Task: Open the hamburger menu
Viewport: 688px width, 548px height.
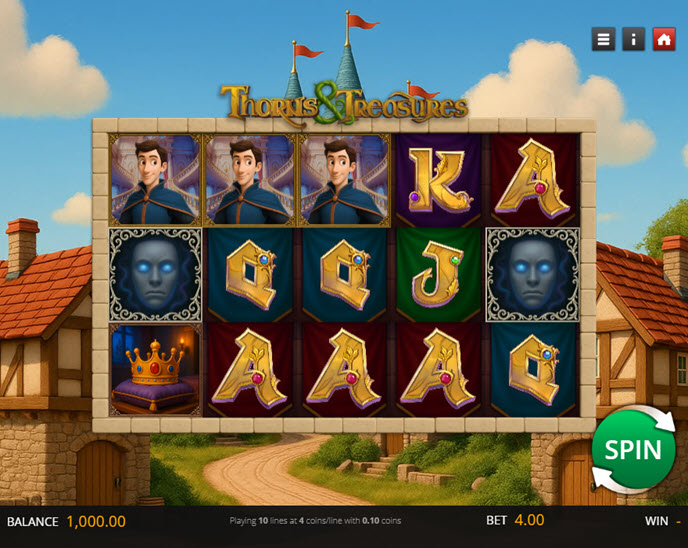Action: click(603, 39)
